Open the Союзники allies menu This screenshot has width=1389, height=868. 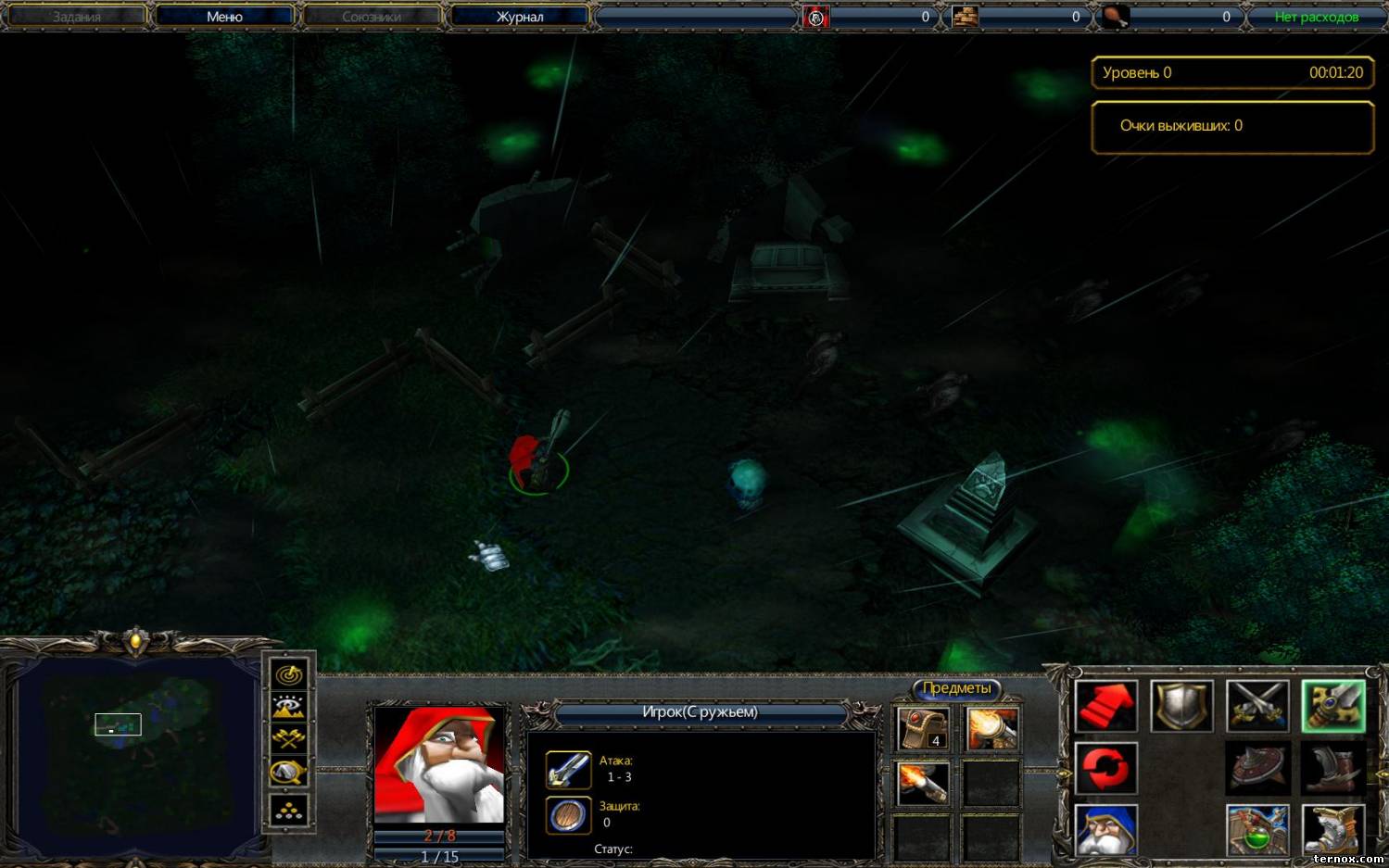pyautogui.click(x=372, y=17)
